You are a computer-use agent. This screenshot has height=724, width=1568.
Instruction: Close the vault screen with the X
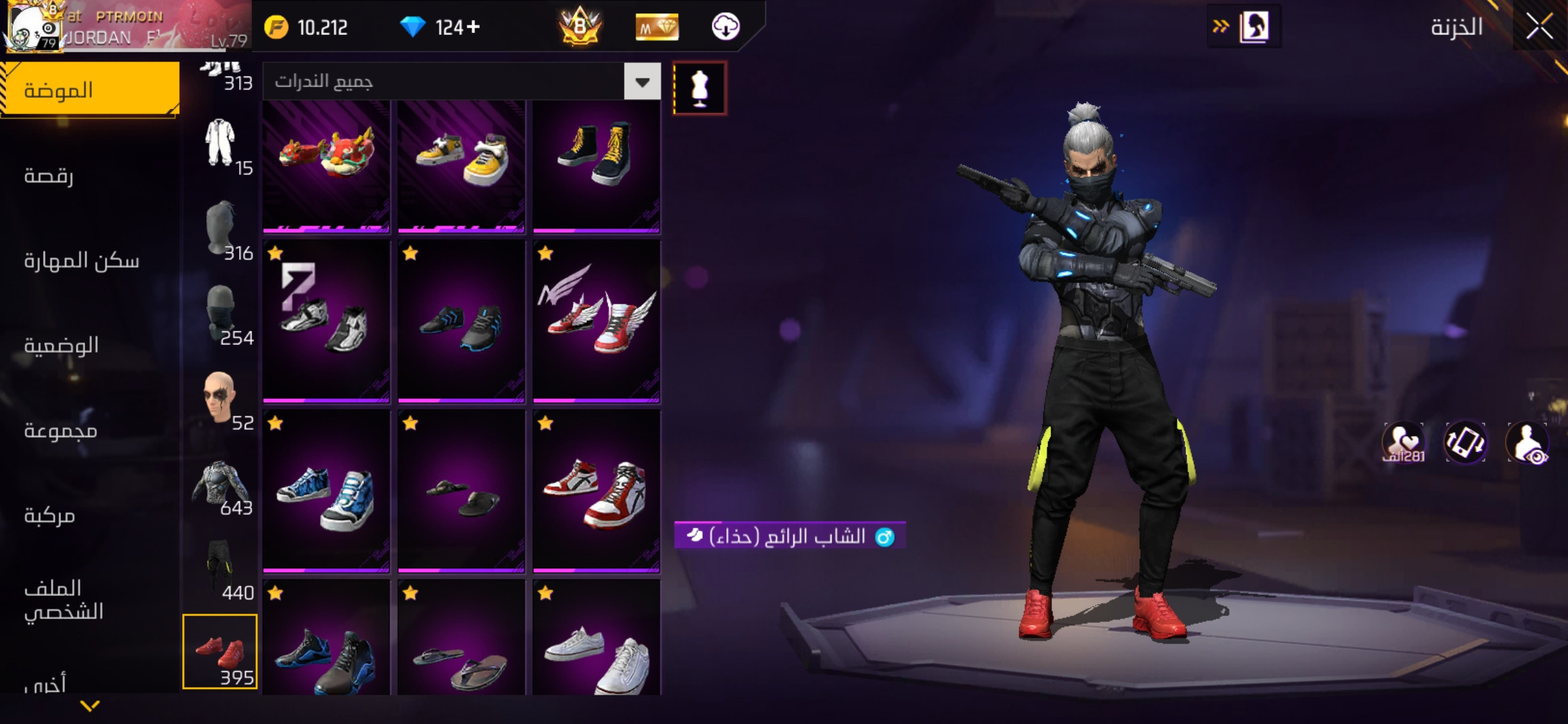pyautogui.click(x=1539, y=27)
